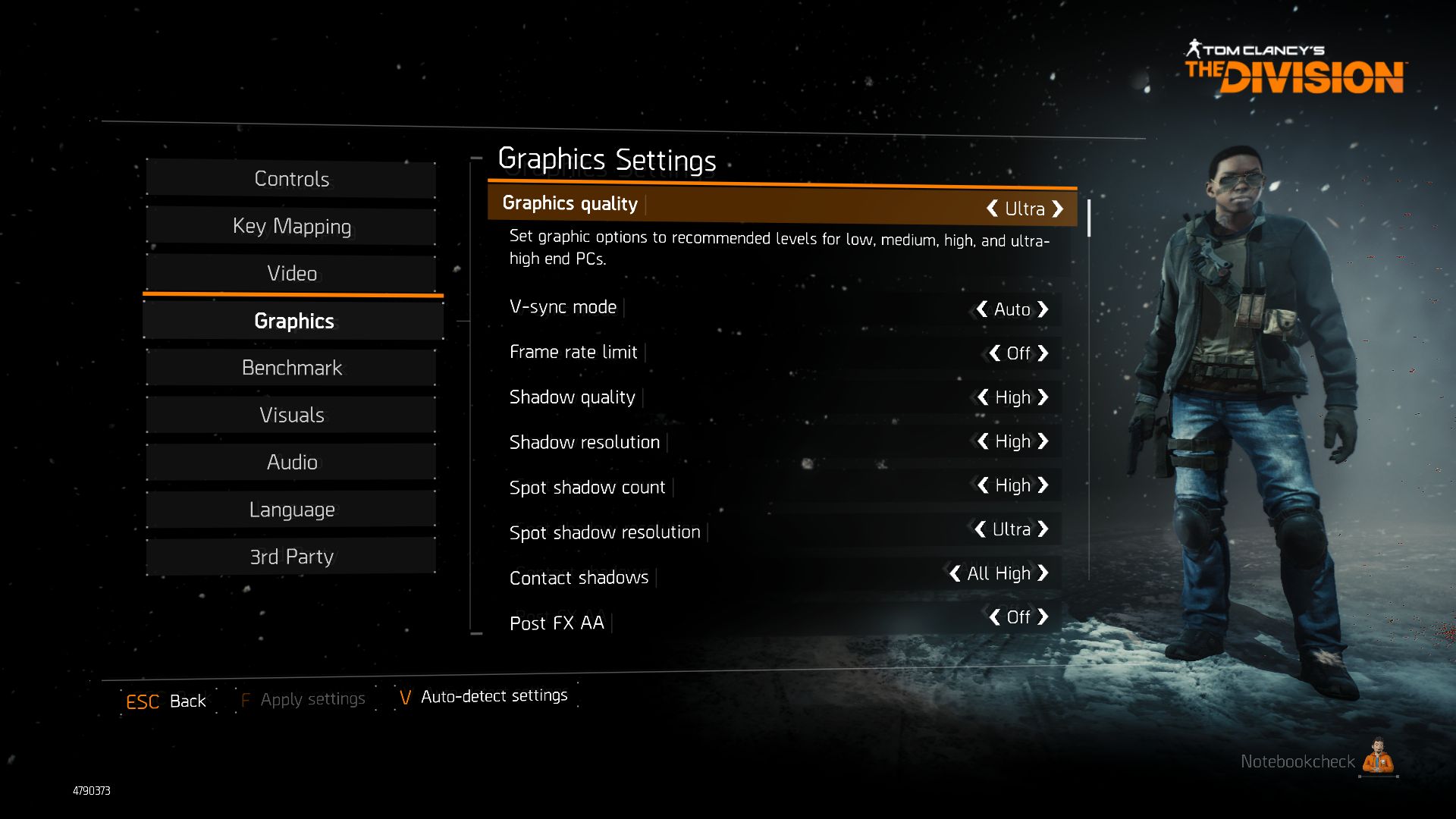
Task: Advance V-sync mode with its right arrow
Action: click(x=1043, y=309)
